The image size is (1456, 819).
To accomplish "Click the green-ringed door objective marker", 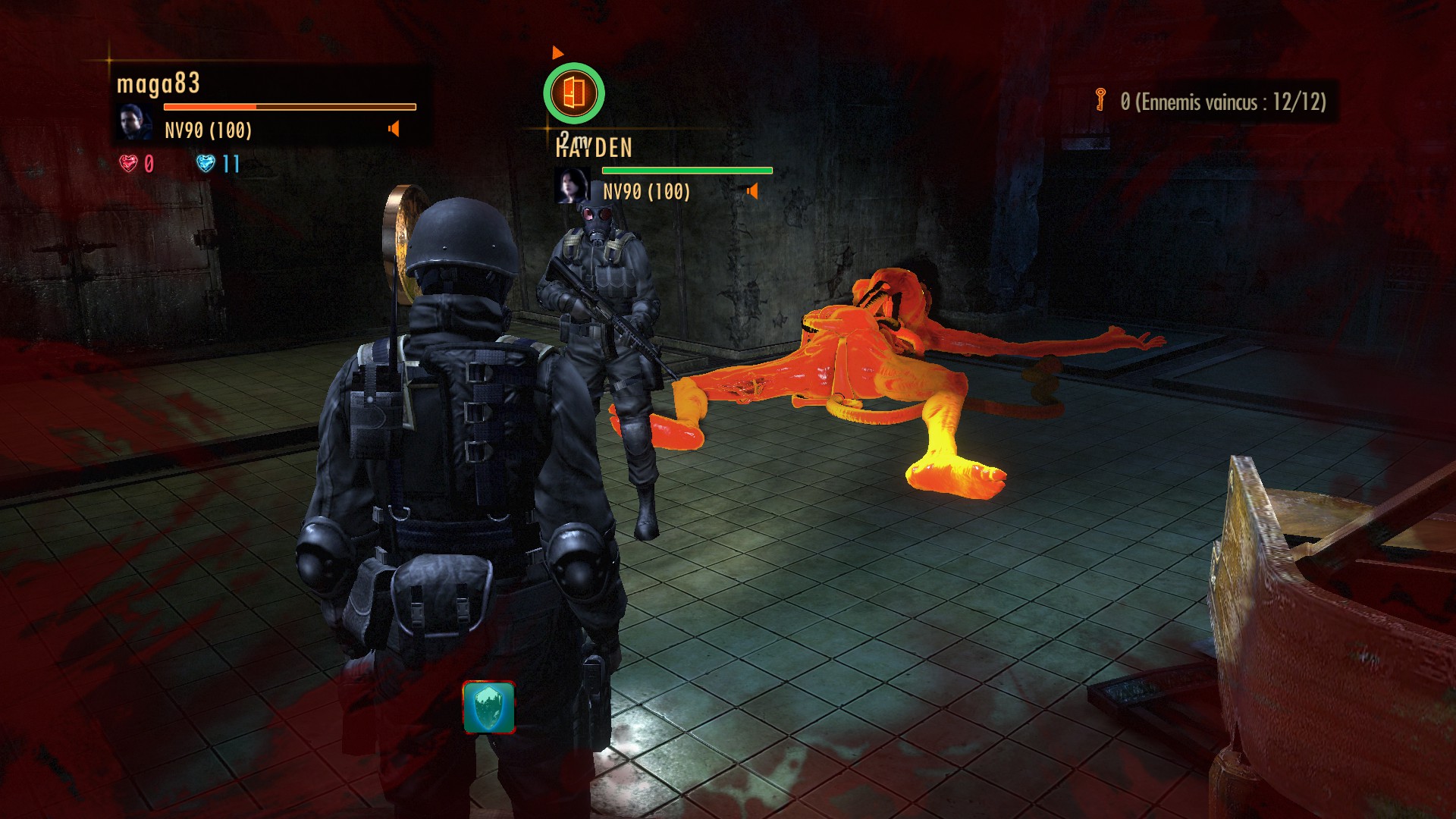I will [574, 93].
